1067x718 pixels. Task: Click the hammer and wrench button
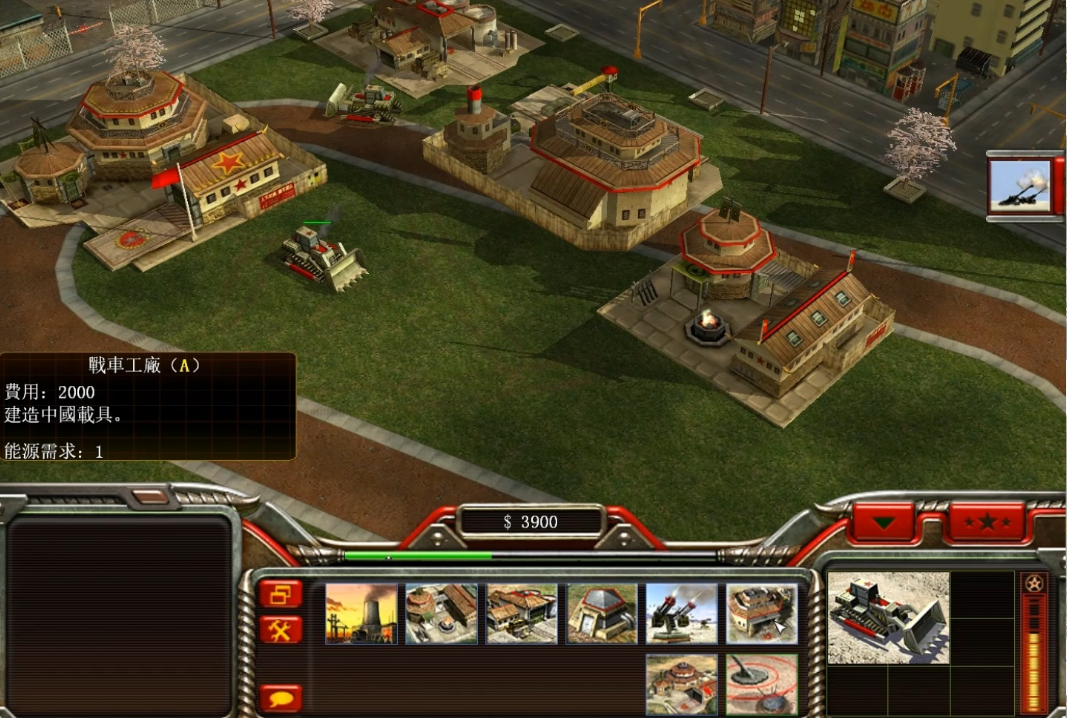281,630
